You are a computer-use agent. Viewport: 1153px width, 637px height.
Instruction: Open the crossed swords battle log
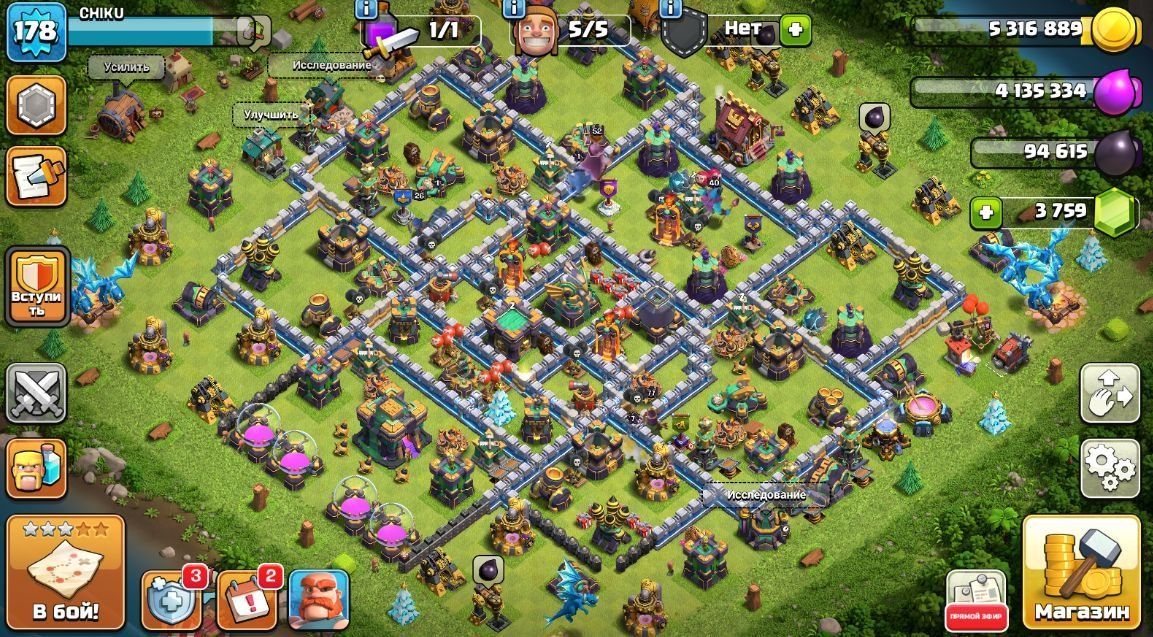coord(37,393)
